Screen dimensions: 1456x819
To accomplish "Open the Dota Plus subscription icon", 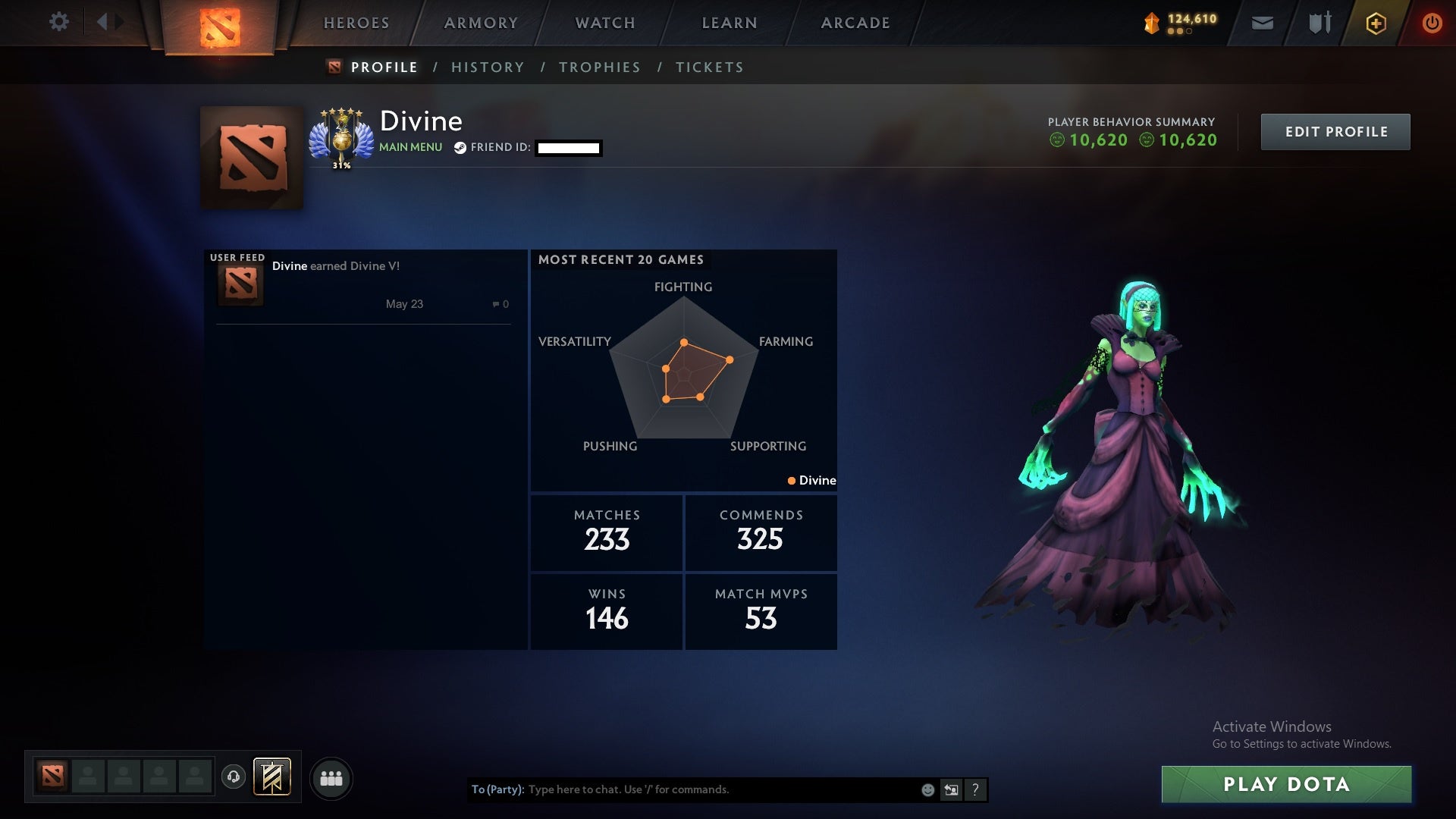I will point(1375,22).
